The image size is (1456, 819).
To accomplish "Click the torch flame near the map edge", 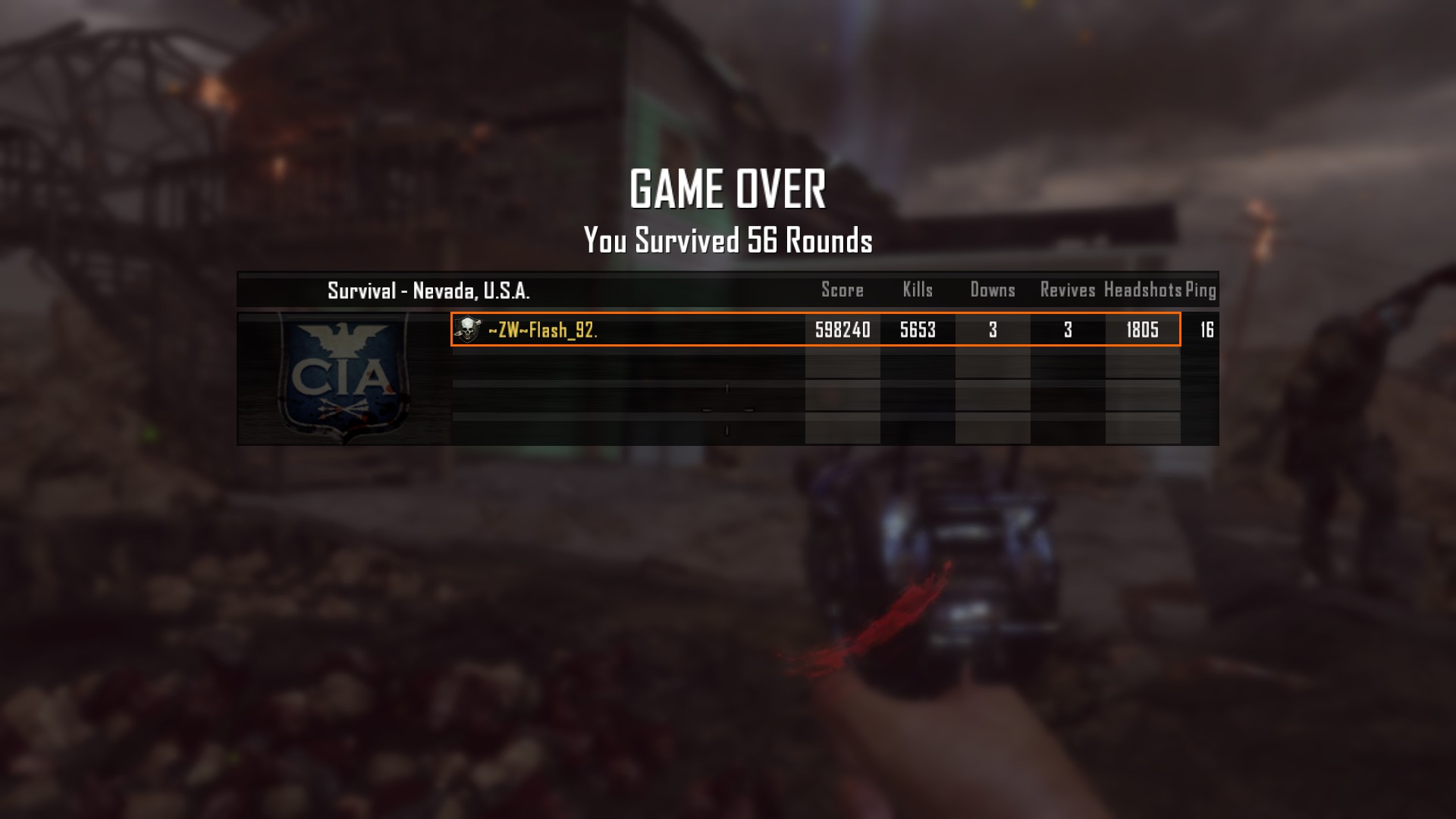I will point(1259,220).
